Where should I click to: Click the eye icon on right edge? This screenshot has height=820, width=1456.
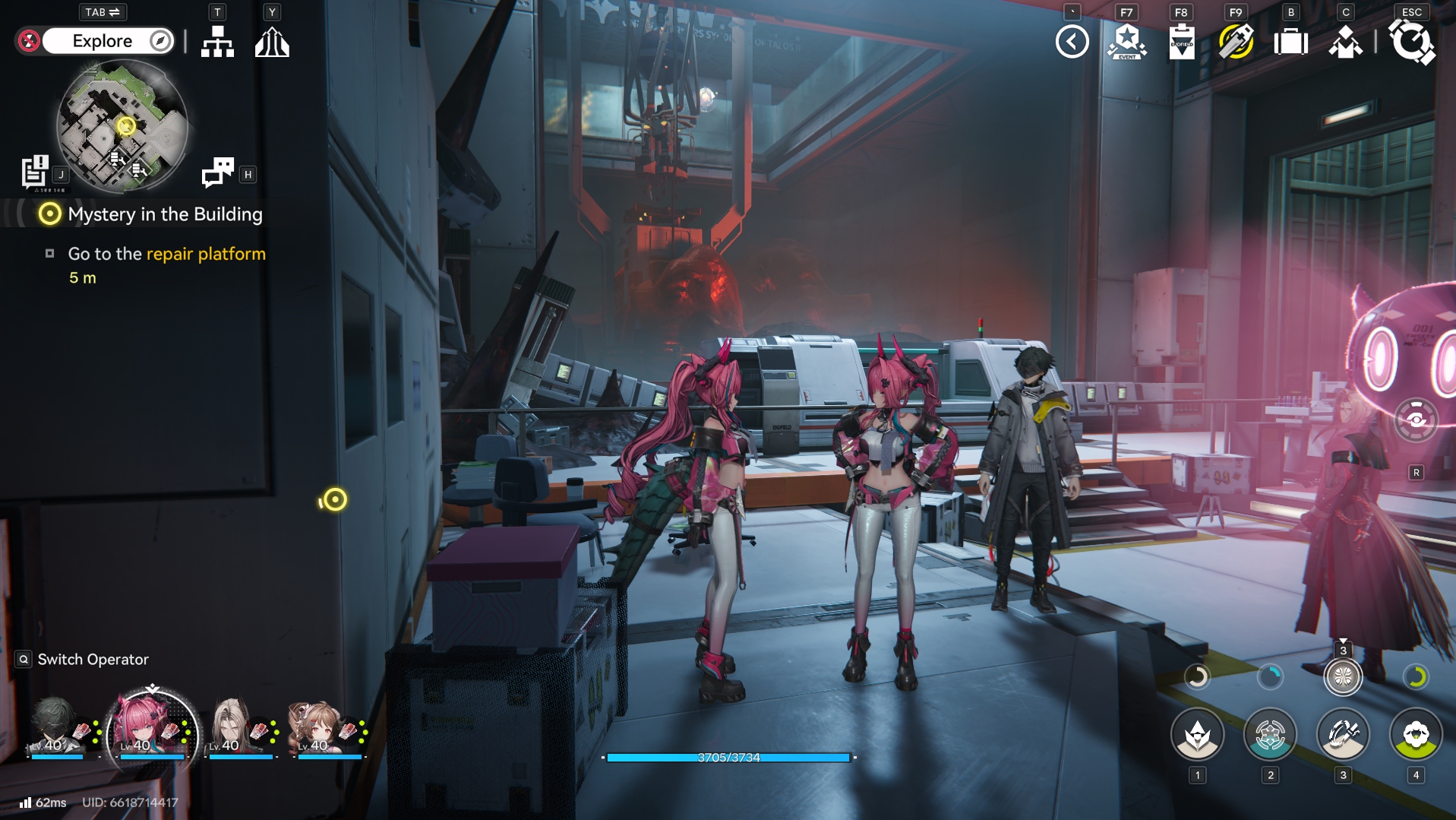pos(1416,419)
